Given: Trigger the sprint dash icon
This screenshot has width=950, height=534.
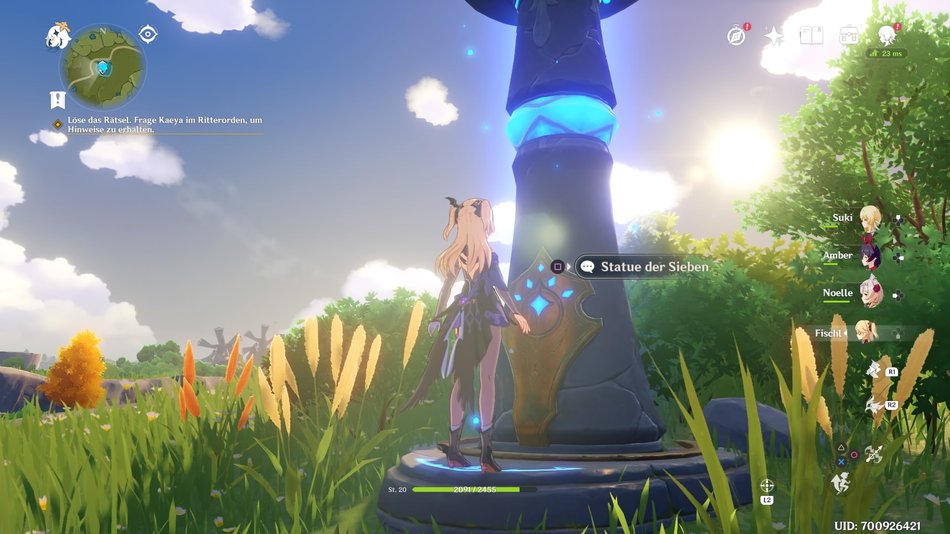Looking at the screenshot, I should point(839,482).
